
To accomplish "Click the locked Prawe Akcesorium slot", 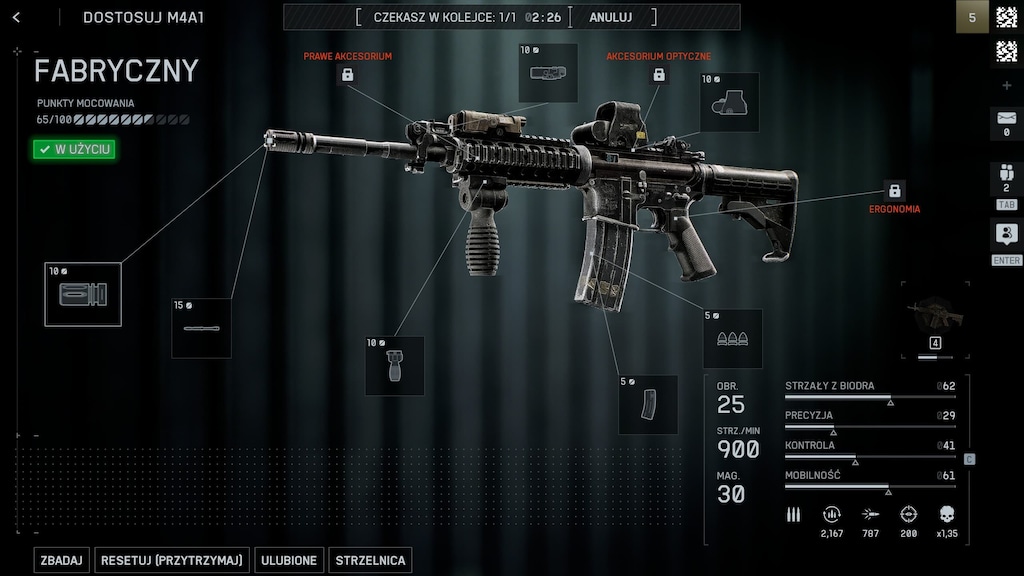I will [x=348, y=74].
